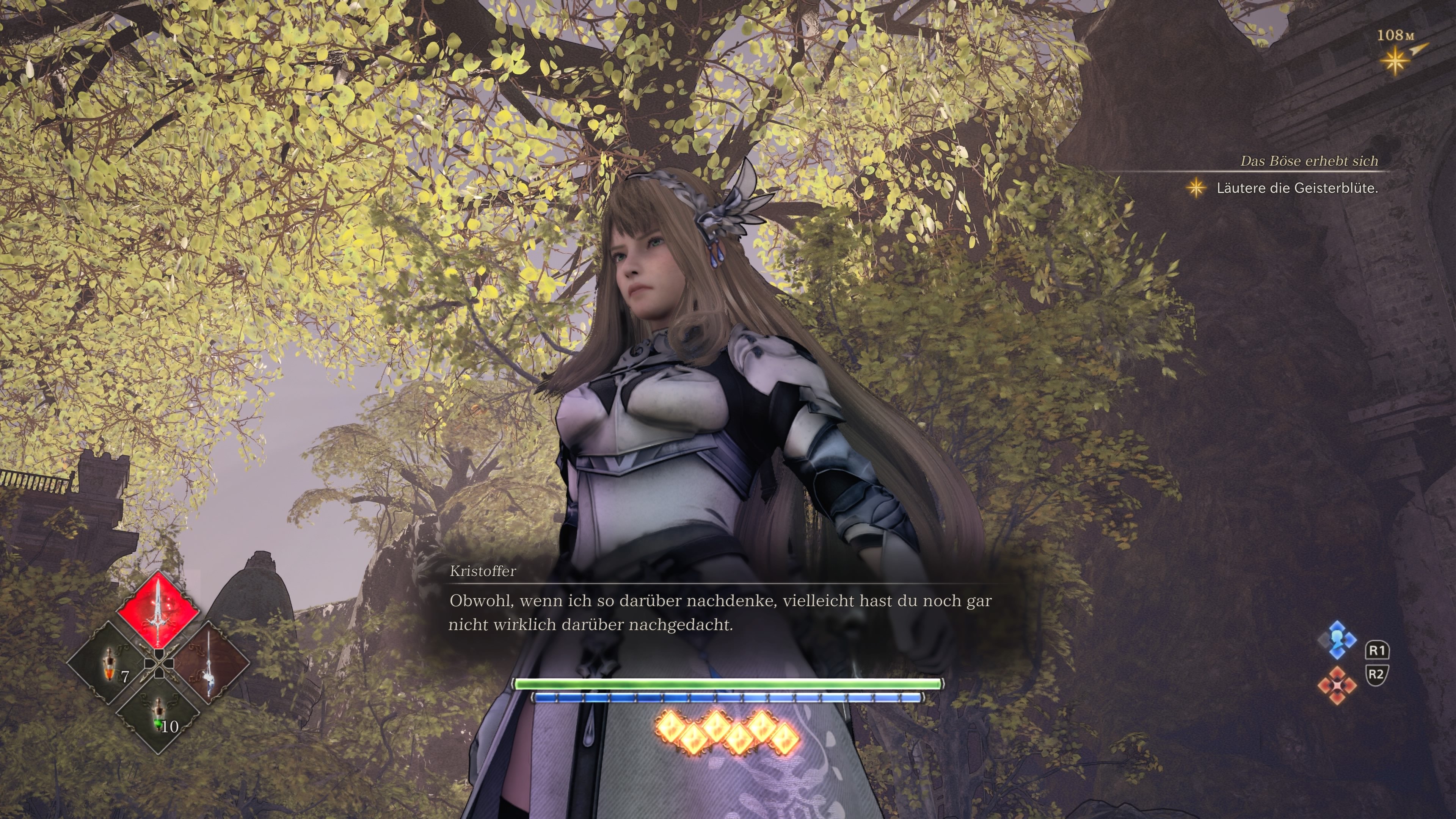Use the green potion with count 10
1456x819 pixels.
click(x=158, y=714)
